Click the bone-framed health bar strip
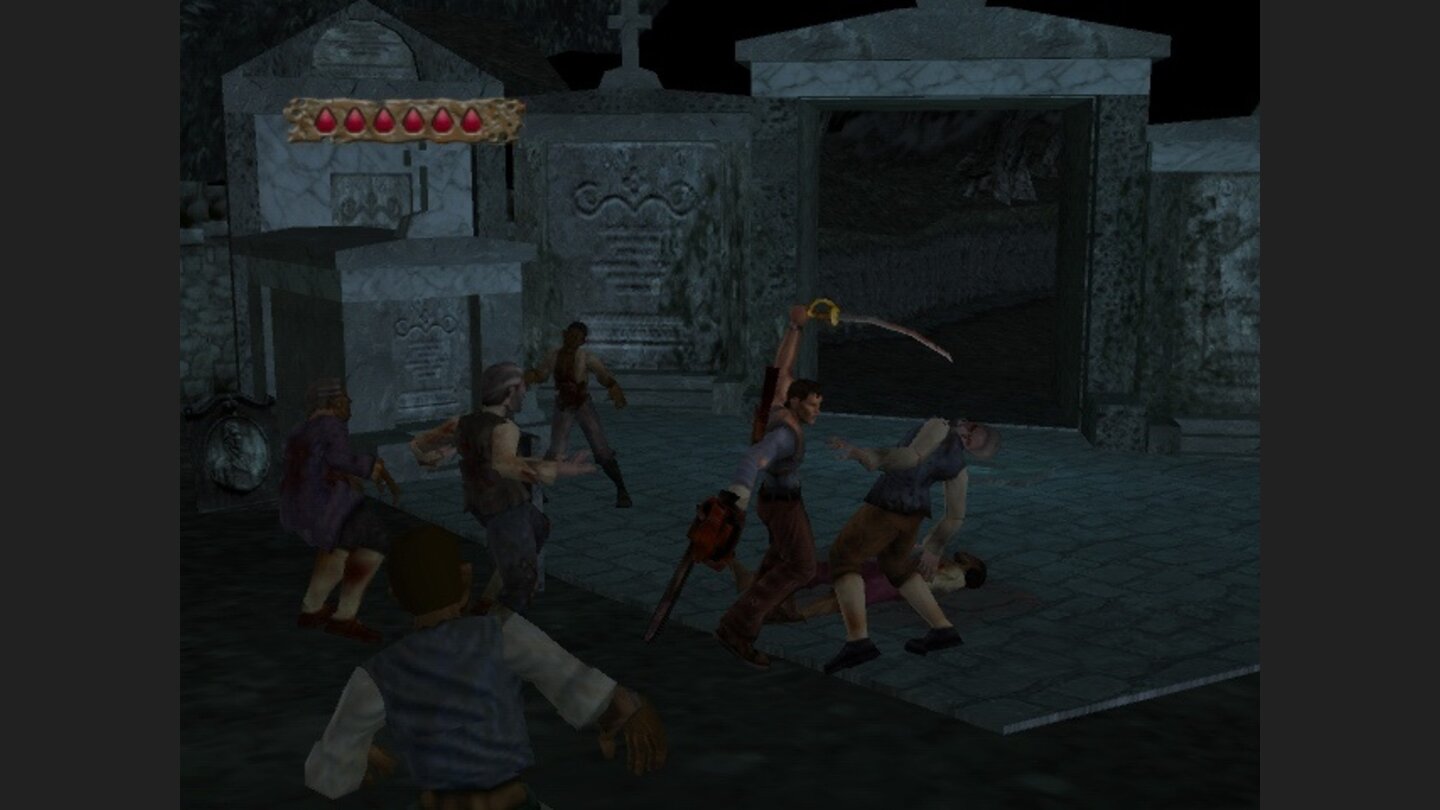The width and height of the screenshot is (1440, 810). point(400,120)
